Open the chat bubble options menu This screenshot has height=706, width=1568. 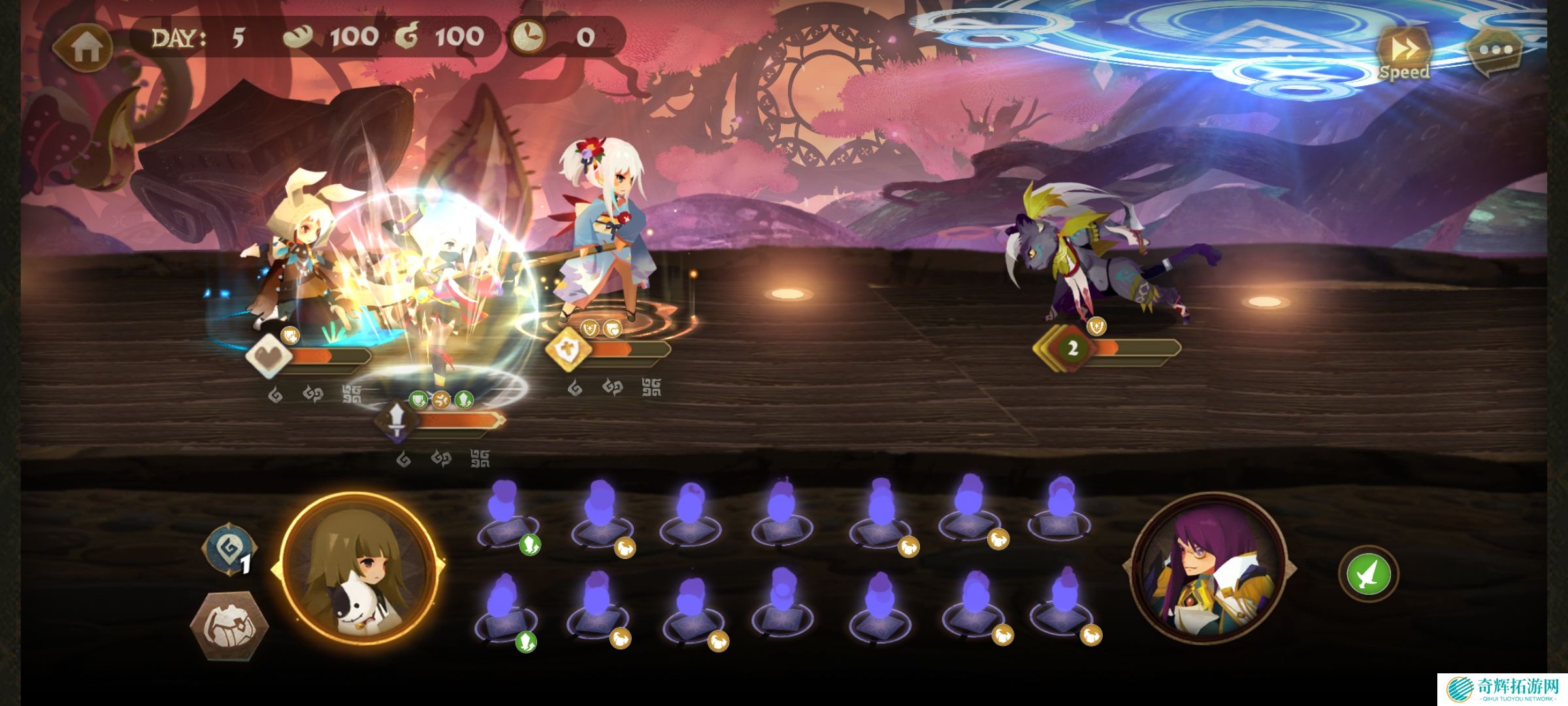(1495, 50)
